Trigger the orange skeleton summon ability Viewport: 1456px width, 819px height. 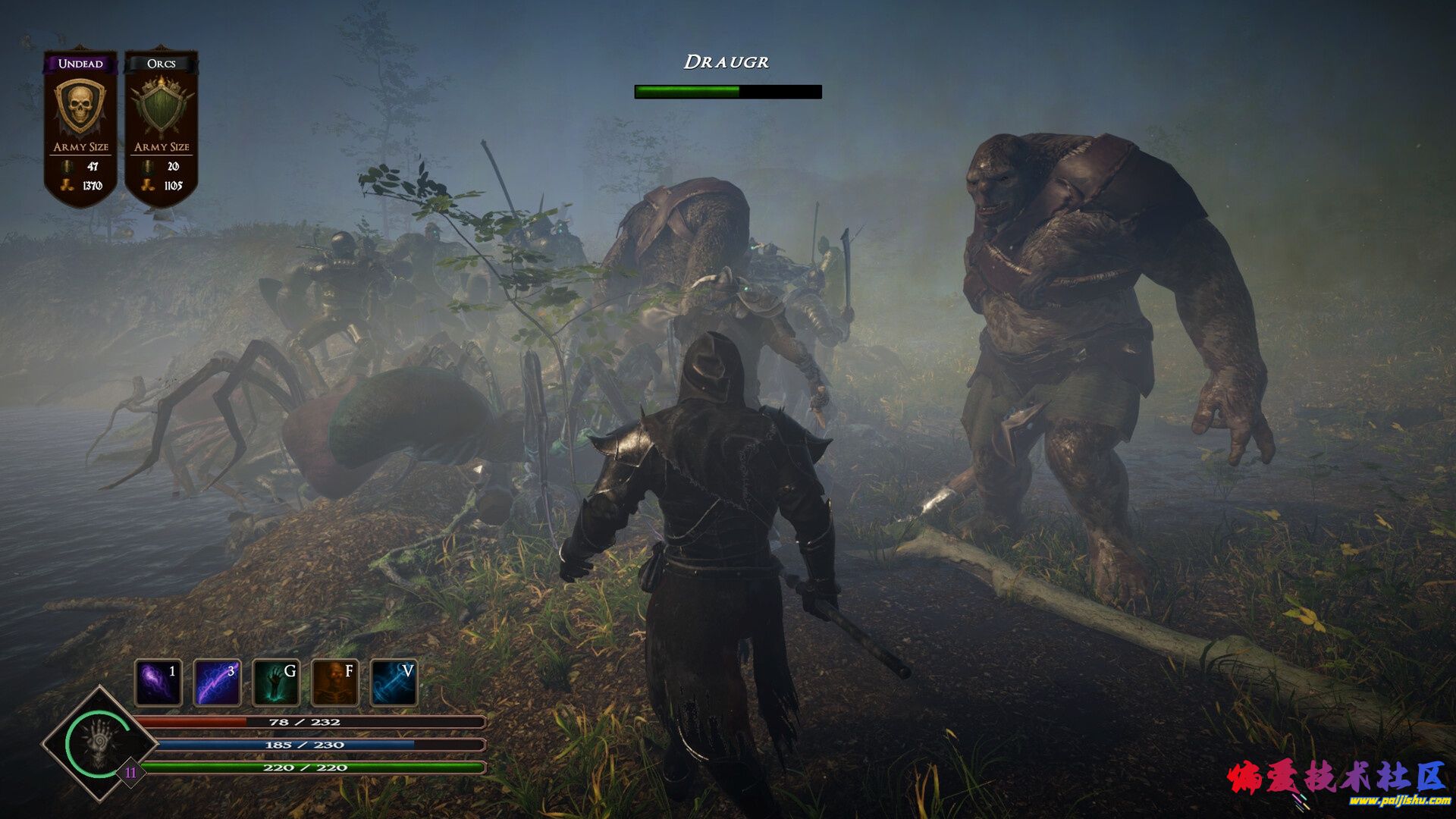pos(334,682)
